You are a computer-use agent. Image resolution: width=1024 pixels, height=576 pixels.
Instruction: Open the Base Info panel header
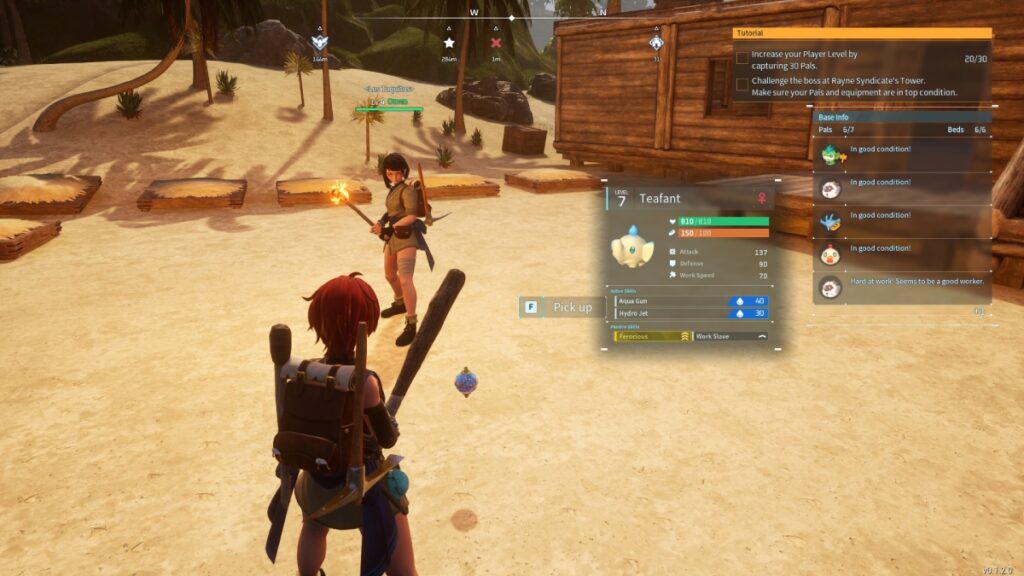point(902,117)
